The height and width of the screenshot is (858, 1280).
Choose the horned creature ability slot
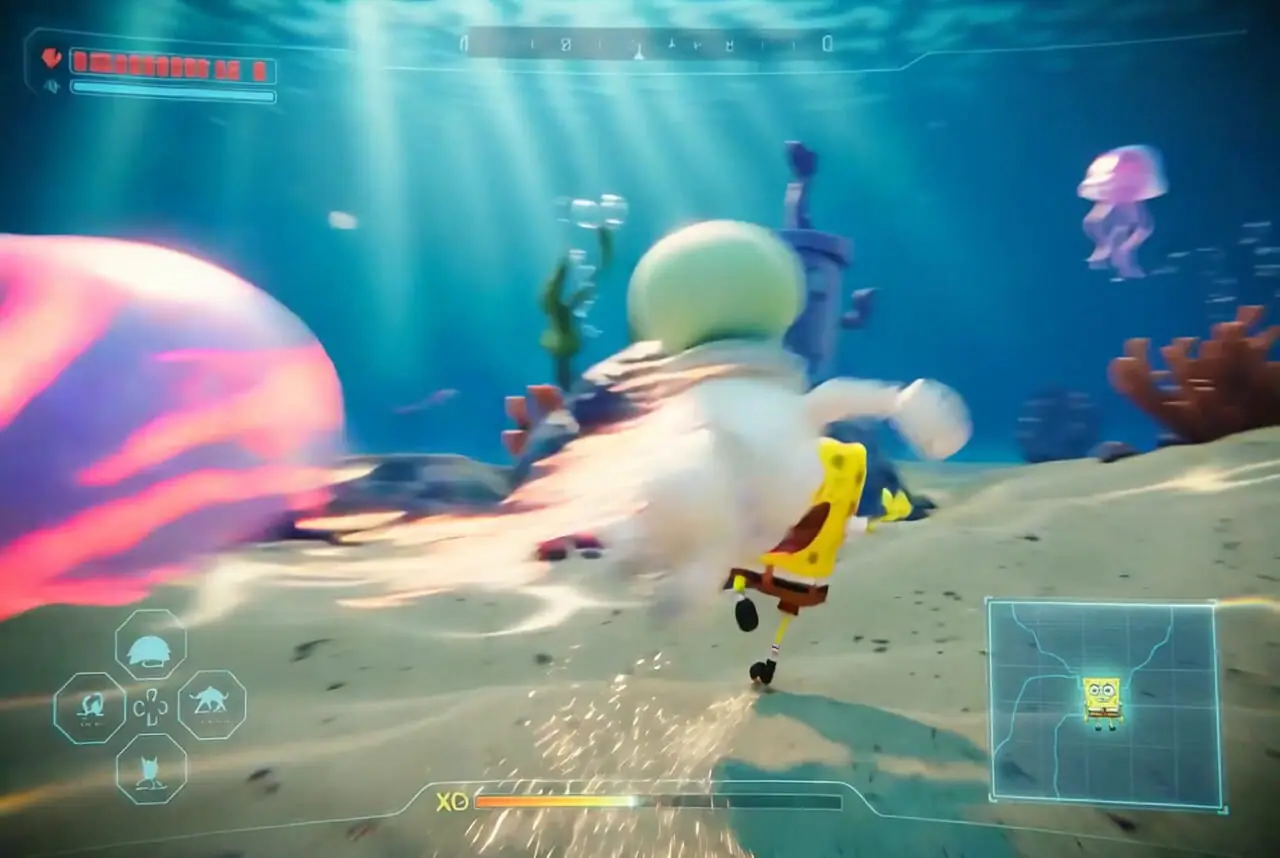click(x=151, y=768)
